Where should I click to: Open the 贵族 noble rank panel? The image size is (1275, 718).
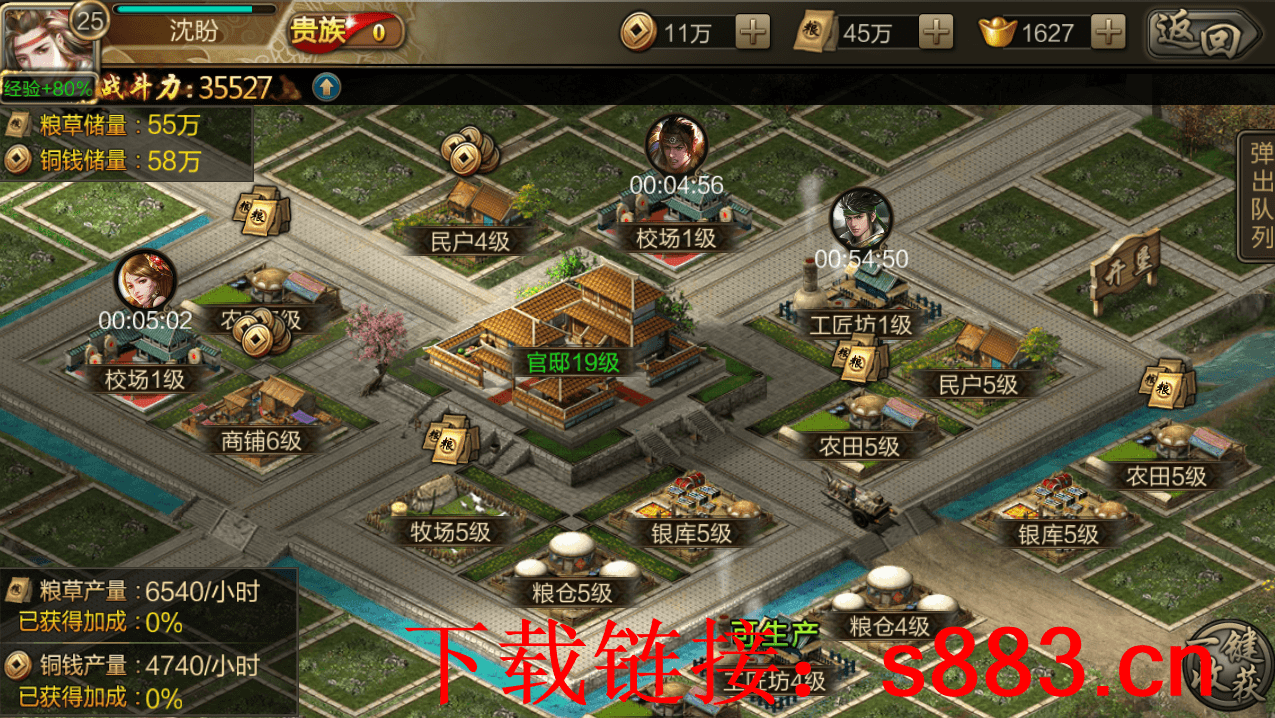(x=342, y=32)
